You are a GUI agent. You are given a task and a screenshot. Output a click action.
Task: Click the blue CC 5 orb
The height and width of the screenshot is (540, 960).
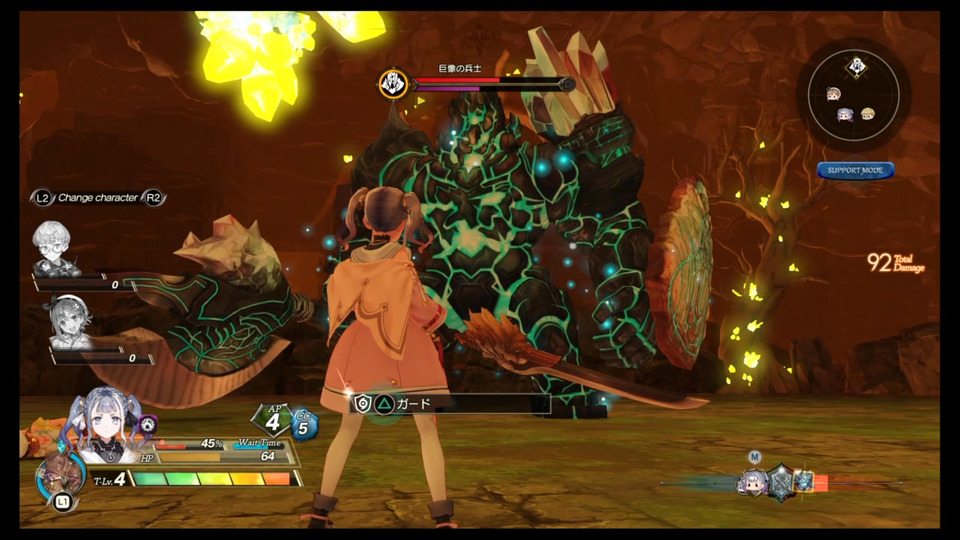tap(305, 426)
